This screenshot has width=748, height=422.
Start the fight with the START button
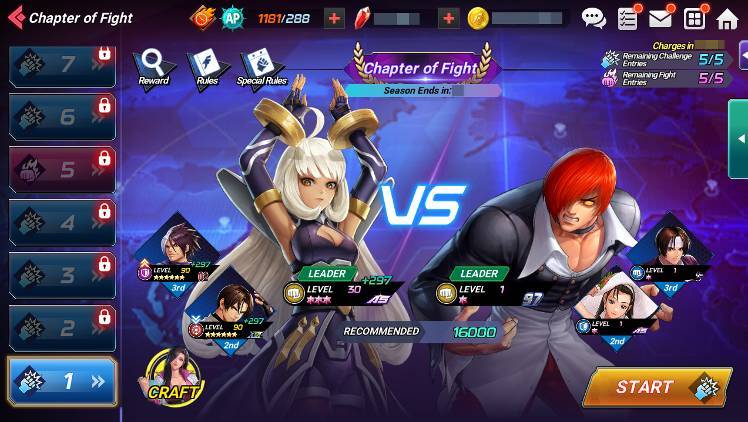pyautogui.click(x=657, y=387)
